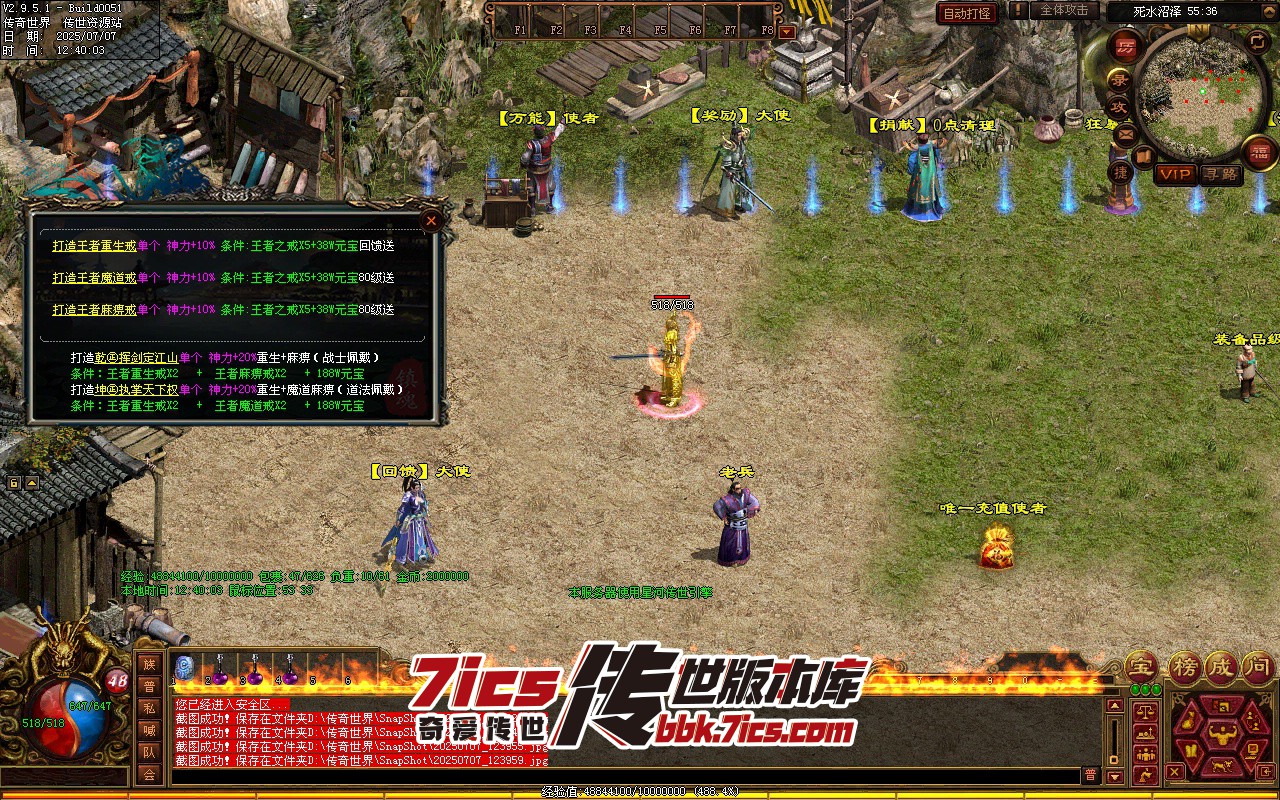
Task: Open the mail envelope icon
Action: pos(1127,133)
